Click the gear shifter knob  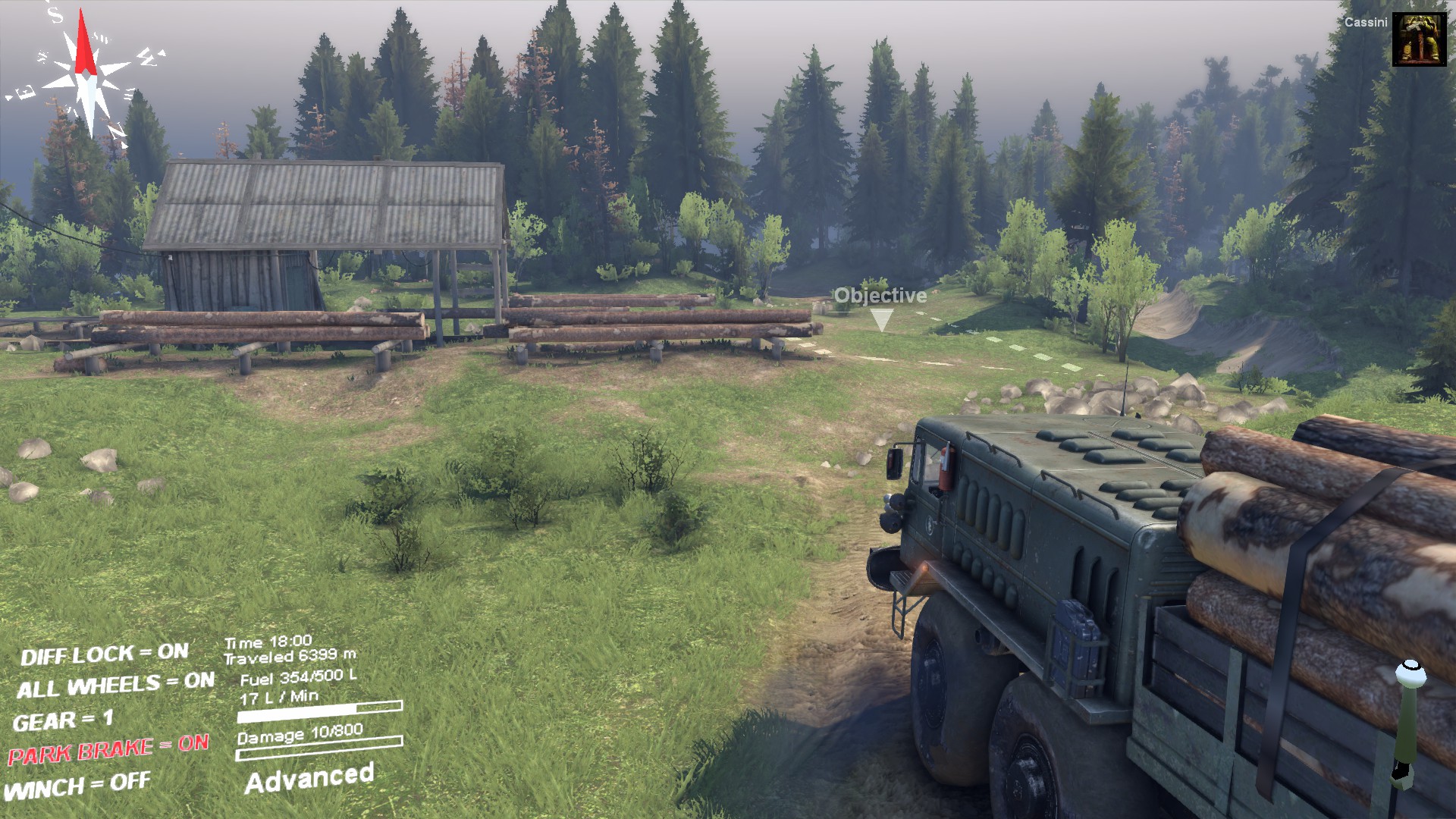1410,672
